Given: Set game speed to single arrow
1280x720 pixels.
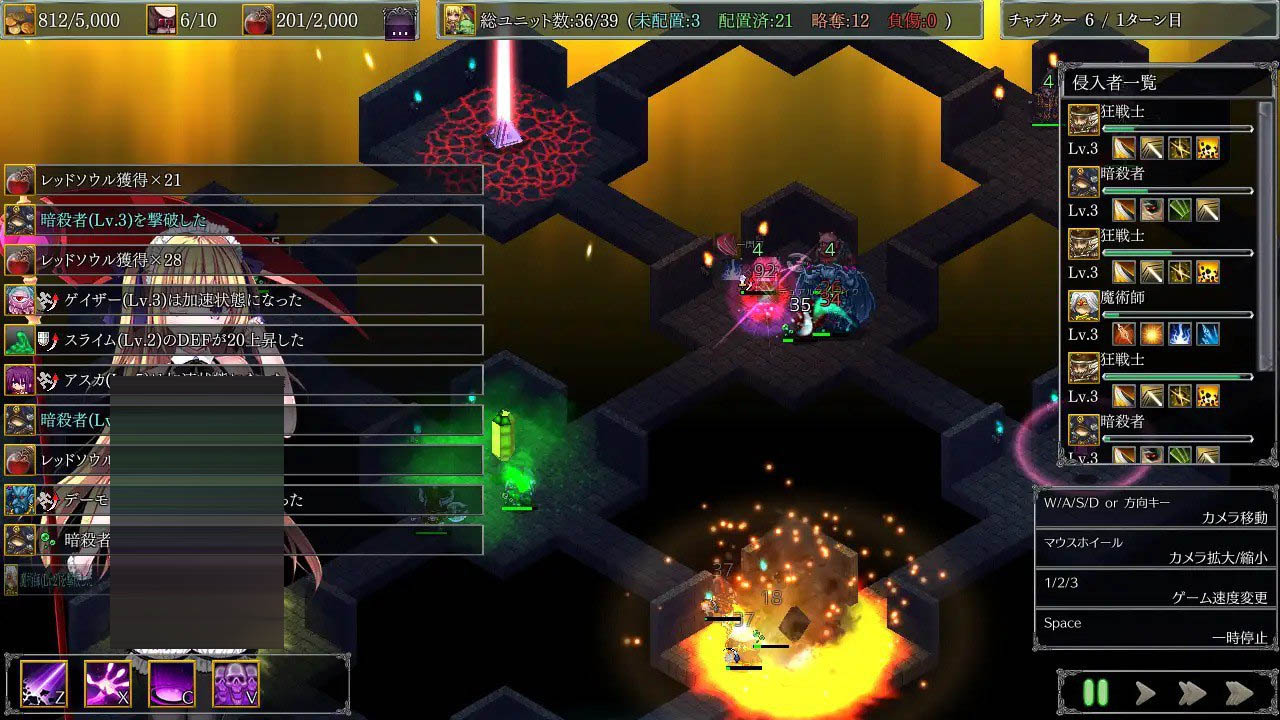Looking at the screenshot, I should coord(1145,693).
